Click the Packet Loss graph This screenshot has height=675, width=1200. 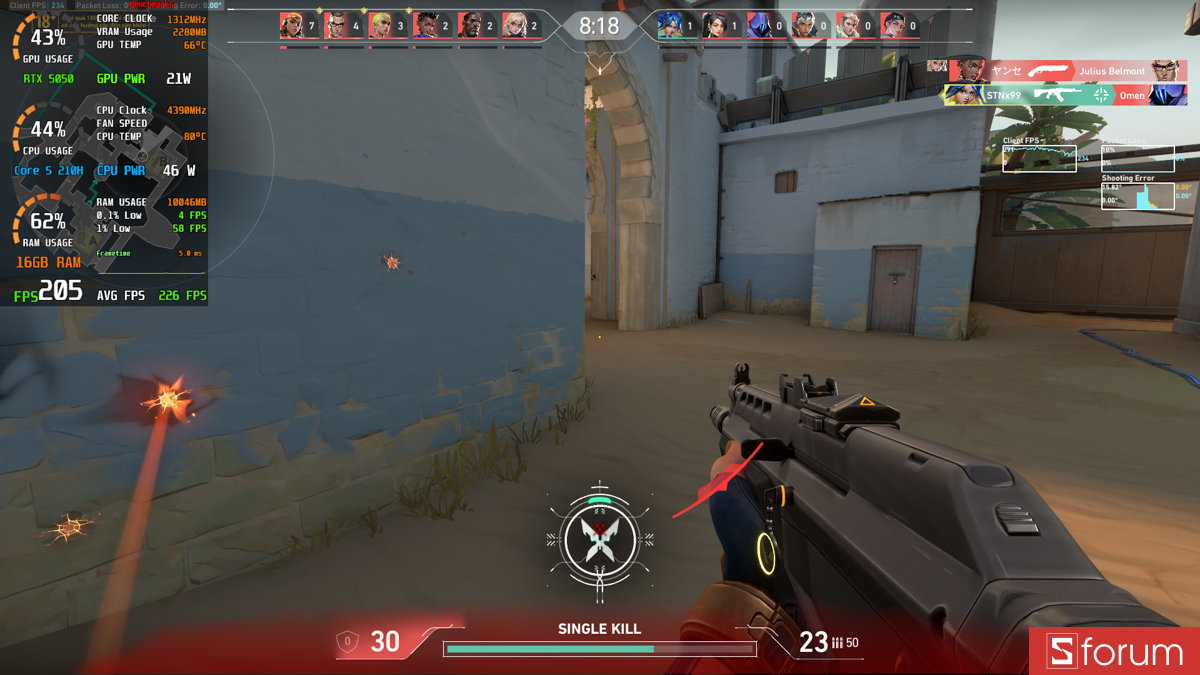pyautogui.click(x=1137, y=158)
